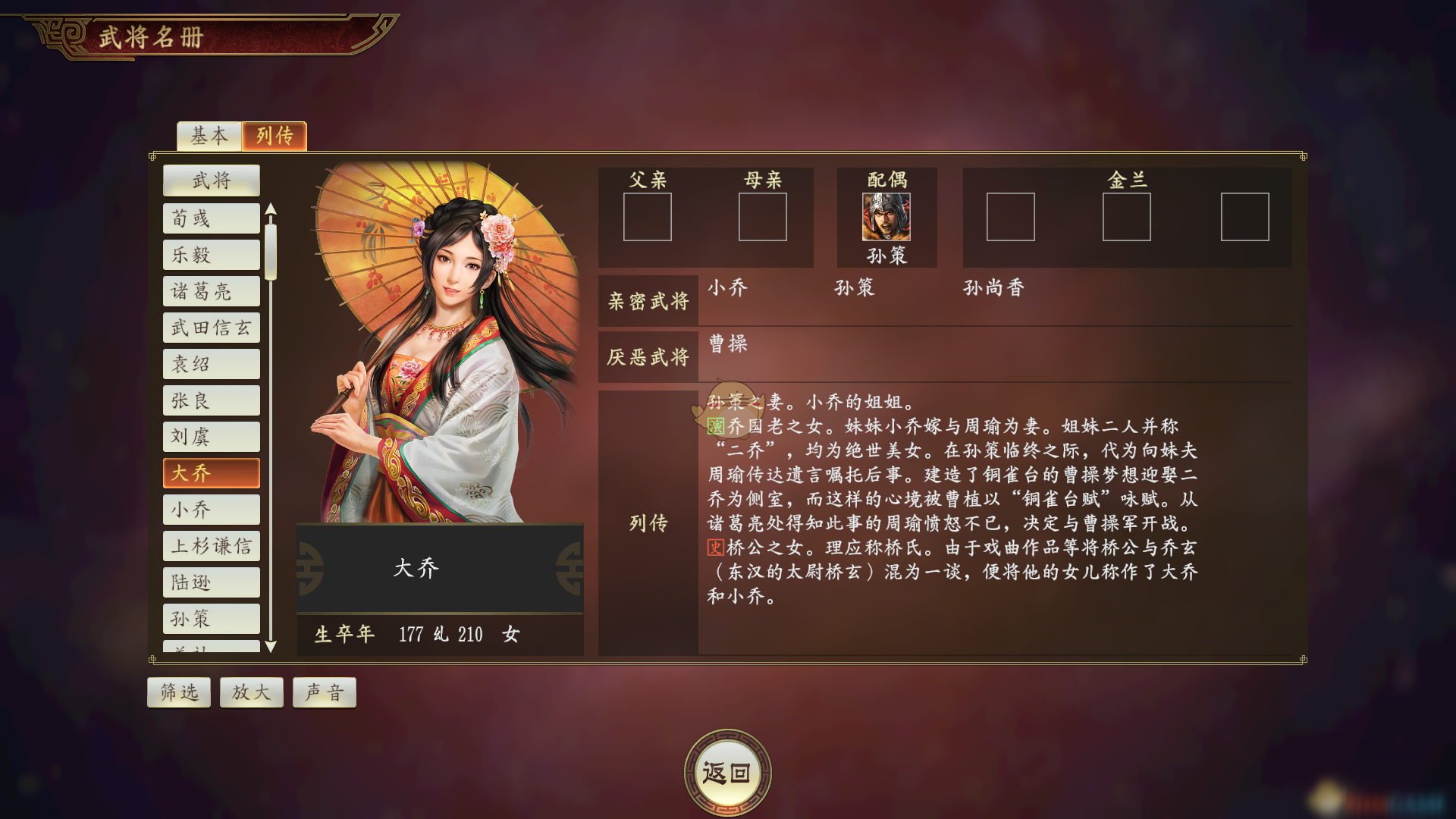Play the officer's 声音 voice
The width and height of the screenshot is (1456, 819).
(324, 692)
